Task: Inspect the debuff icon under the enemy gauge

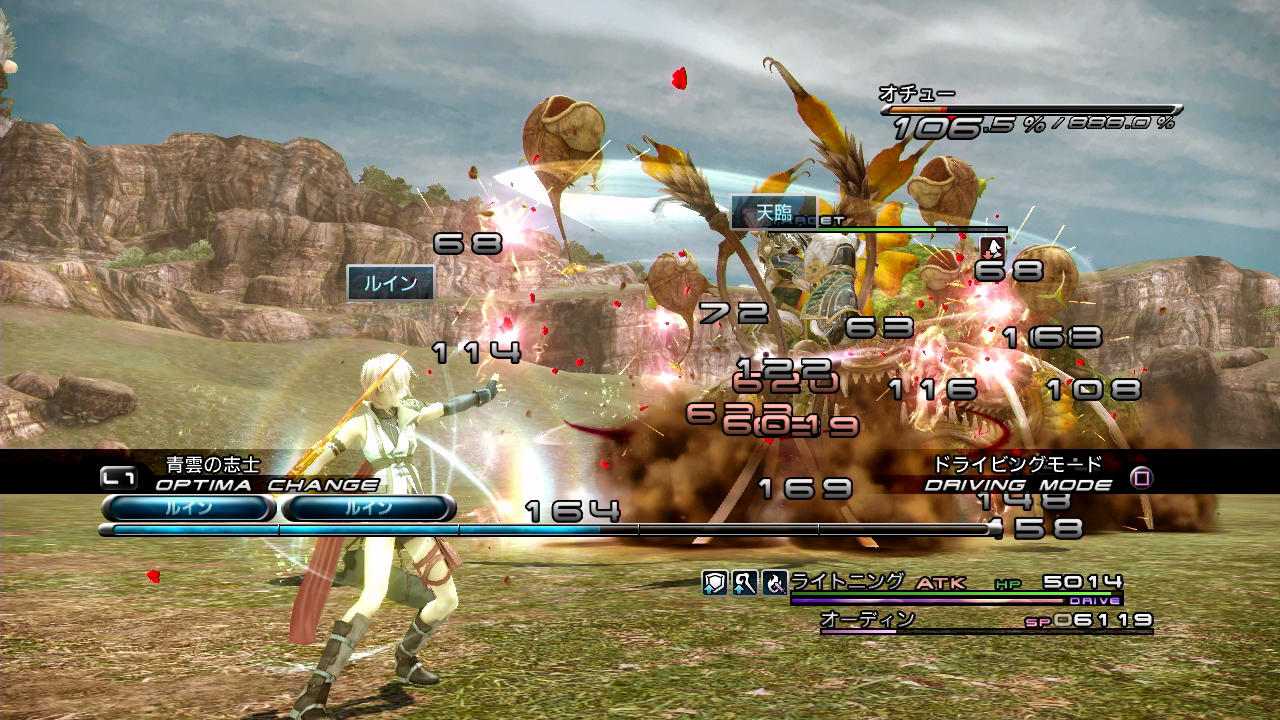Action: [x=992, y=249]
